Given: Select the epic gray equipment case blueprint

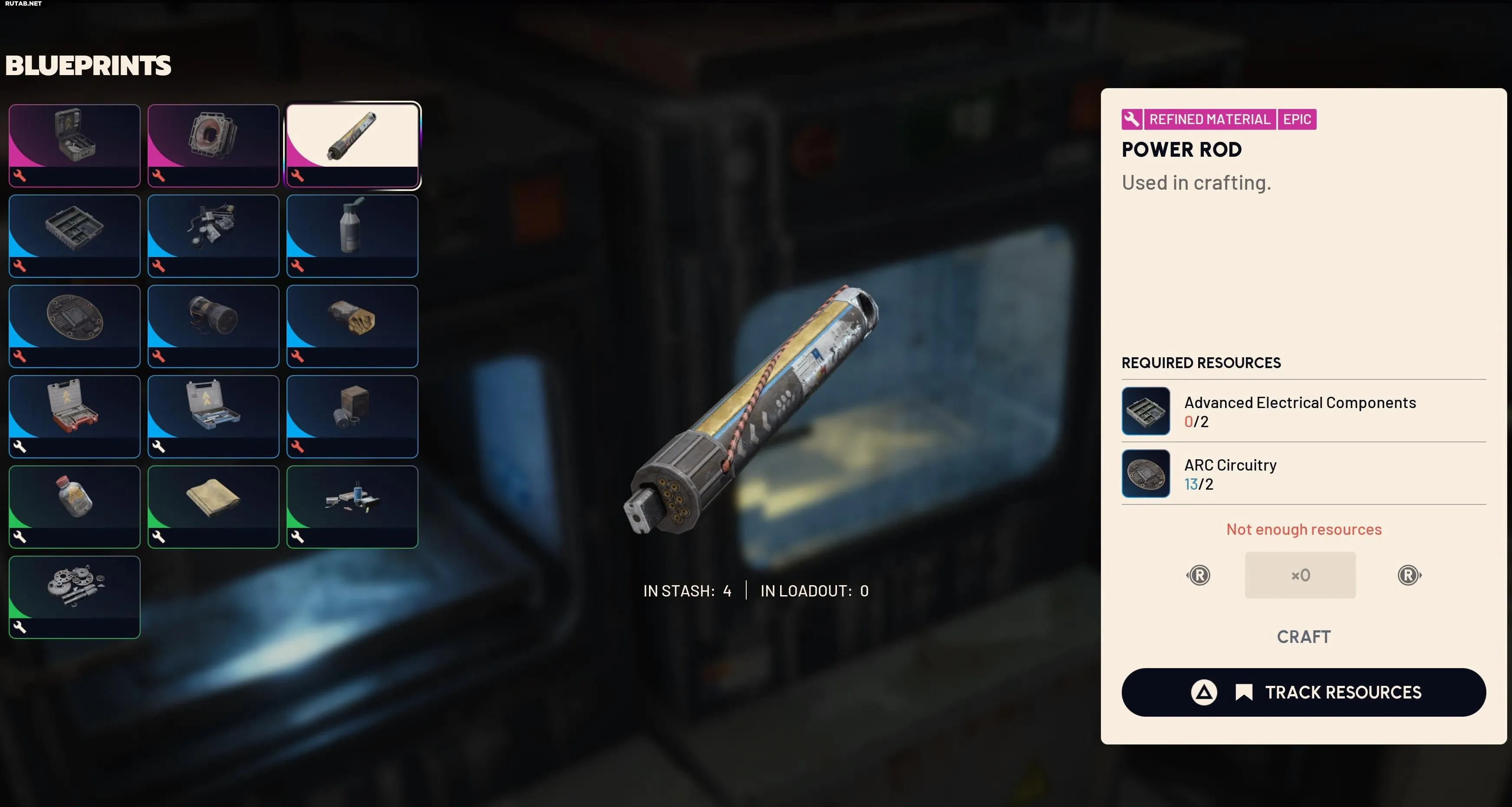Looking at the screenshot, I should (x=75, y=145).
